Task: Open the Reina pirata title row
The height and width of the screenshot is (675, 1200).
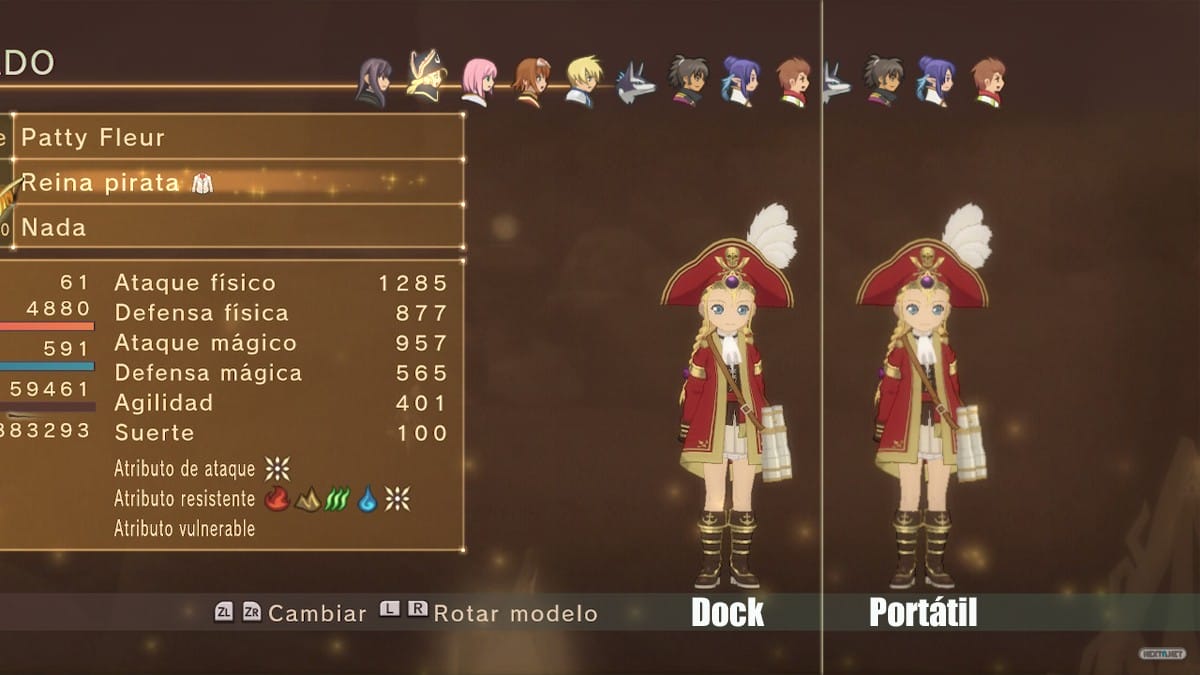Action: (238, 182)
